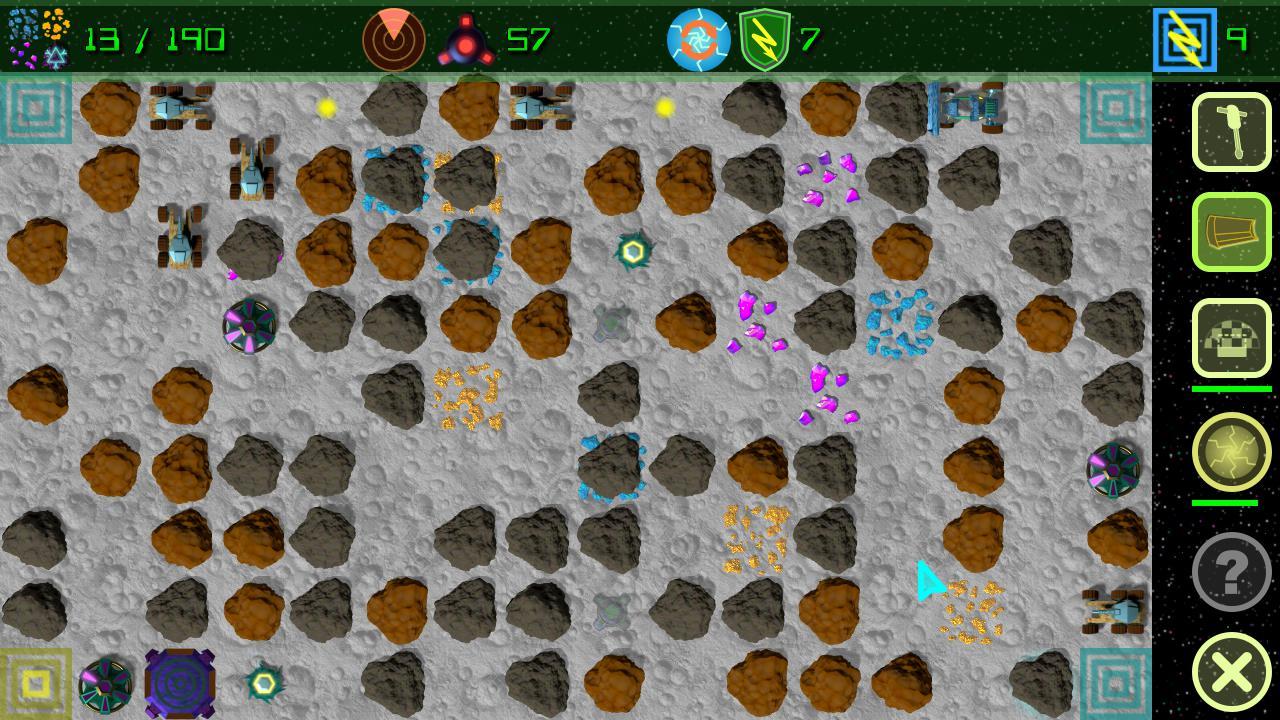This screenshot has height=720, width=1280.
Task: Select the hammer repair tool
Action: [1232, 131]
